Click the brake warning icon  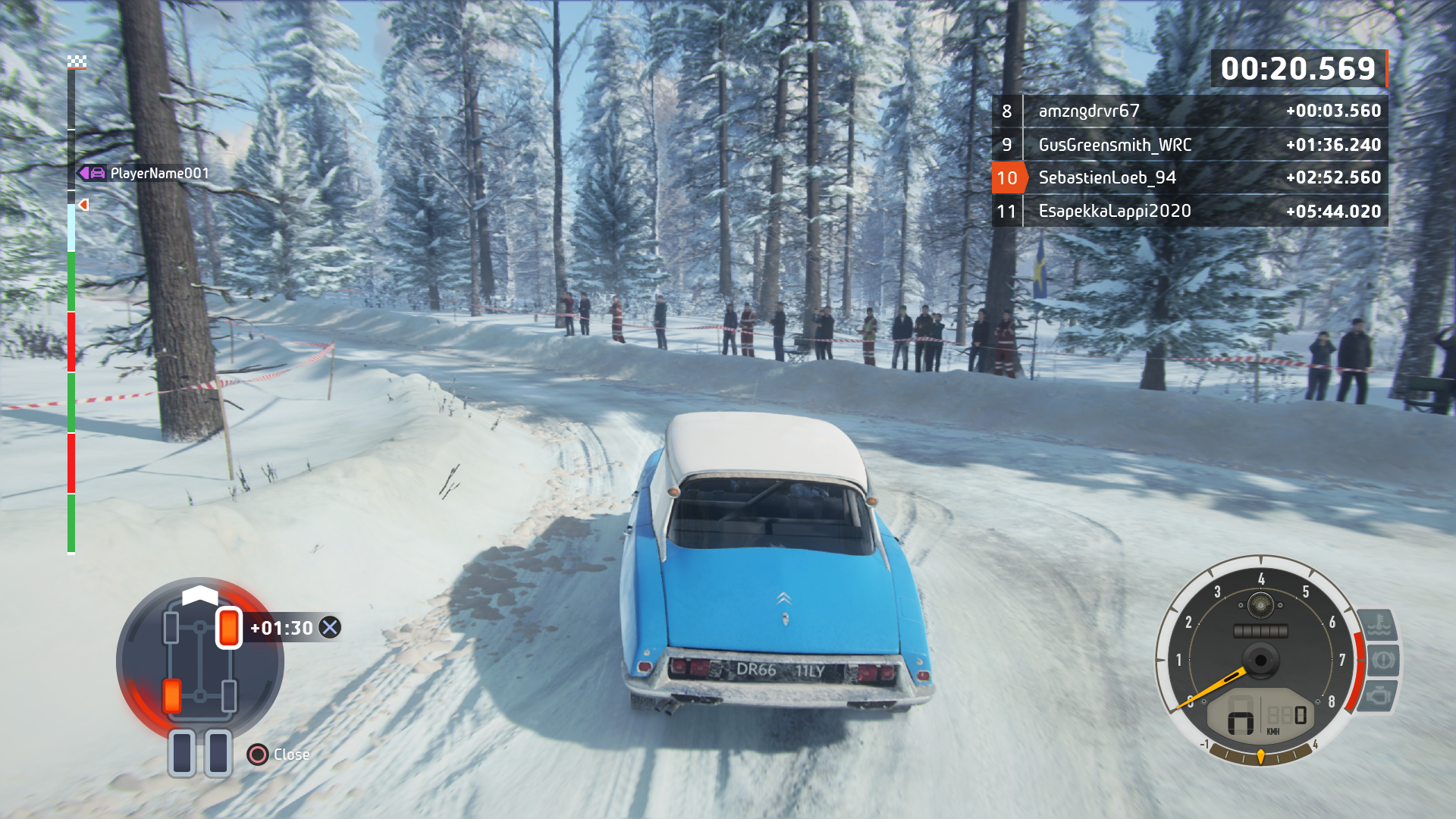pyautogui.click(x=1382, y=660)
